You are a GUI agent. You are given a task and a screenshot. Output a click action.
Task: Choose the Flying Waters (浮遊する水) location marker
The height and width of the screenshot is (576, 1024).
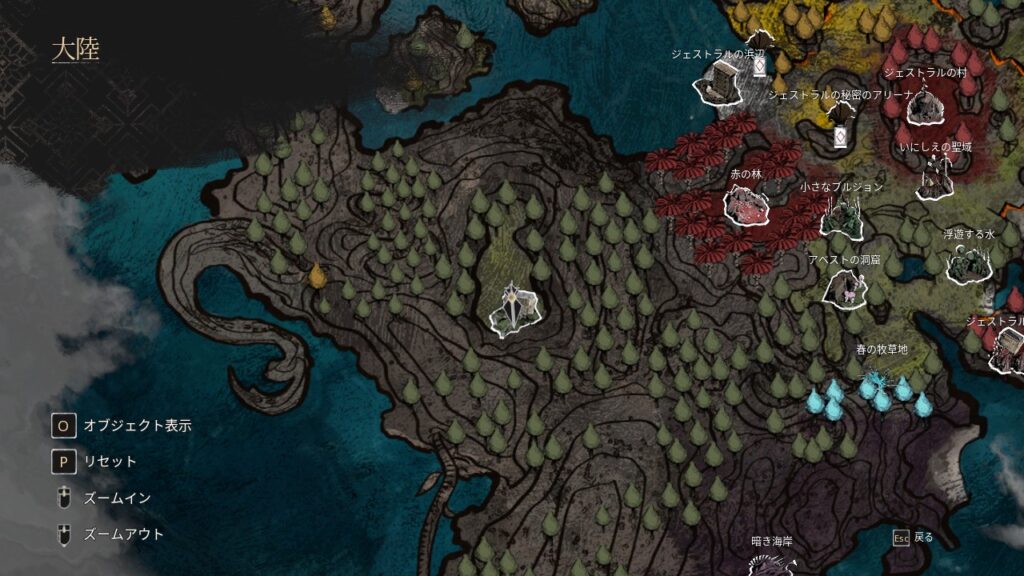[x=967, y=263]
